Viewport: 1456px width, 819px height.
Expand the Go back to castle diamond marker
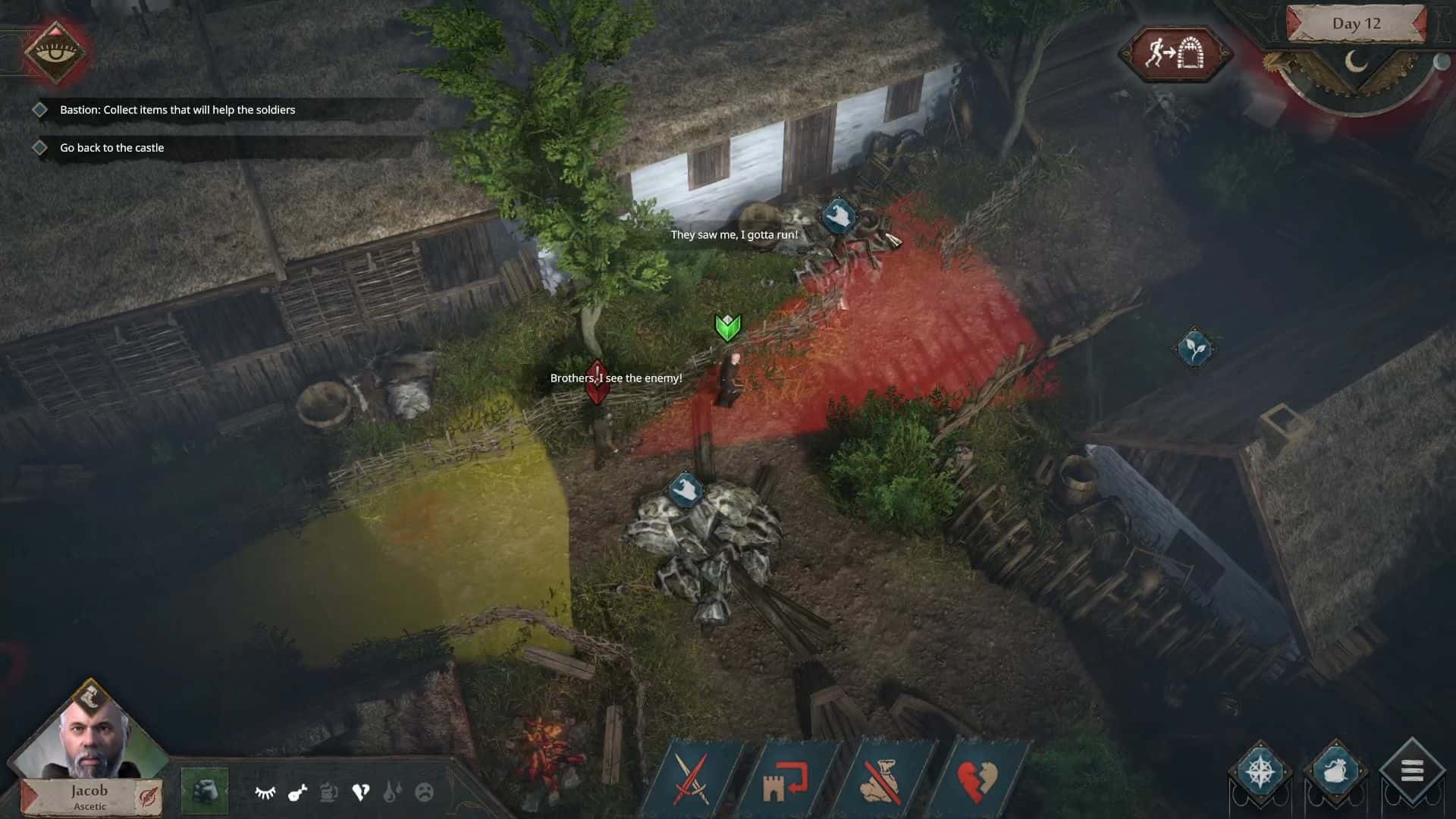[41, 147]
